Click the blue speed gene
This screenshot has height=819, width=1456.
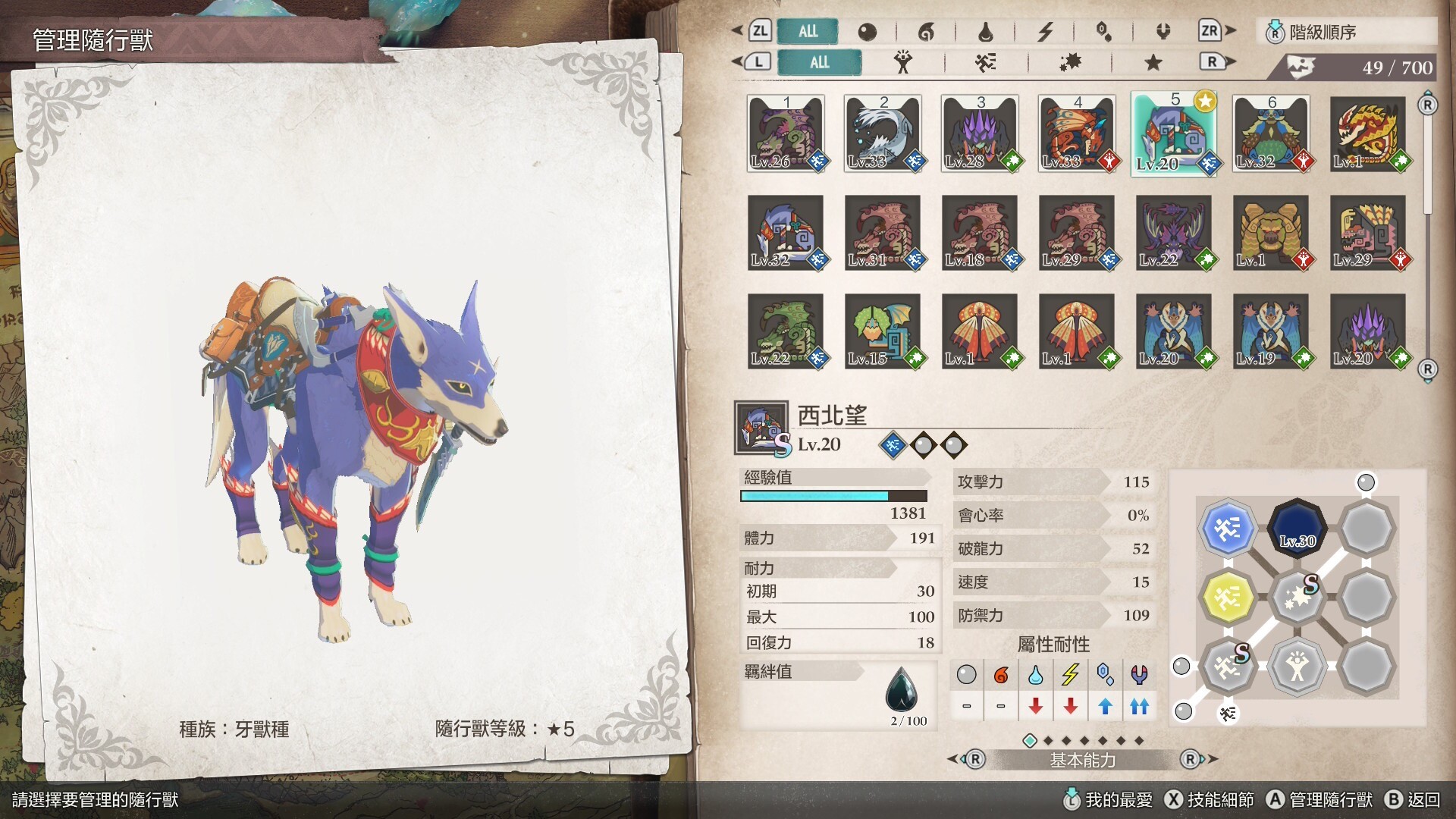point(1227,528)
